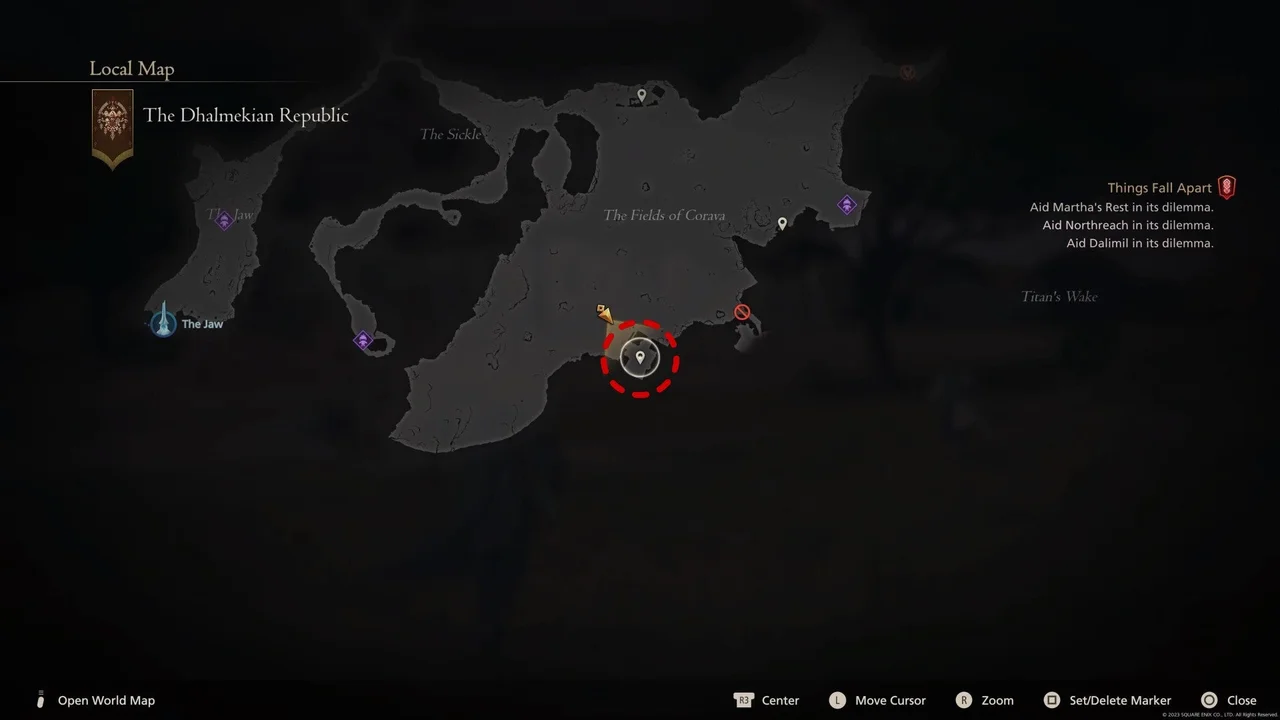Click the potion icon beside Open World Map
1280x720 pixels.
pyautogui.click(x=40, y=700)
